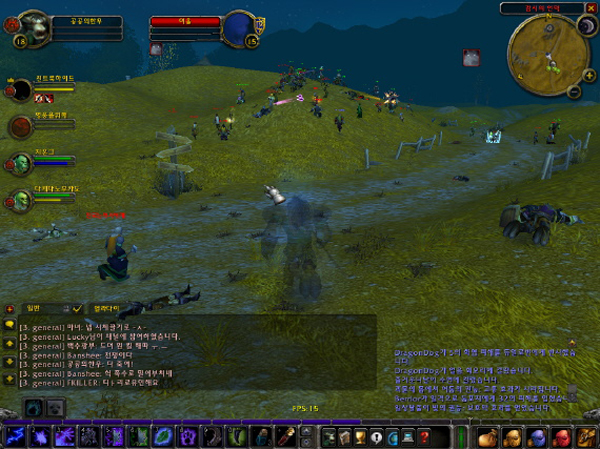Image resolution: width=600 pixels, height=449 pixels.
Task: Click the first party member portrait
Action: point(21,92)
